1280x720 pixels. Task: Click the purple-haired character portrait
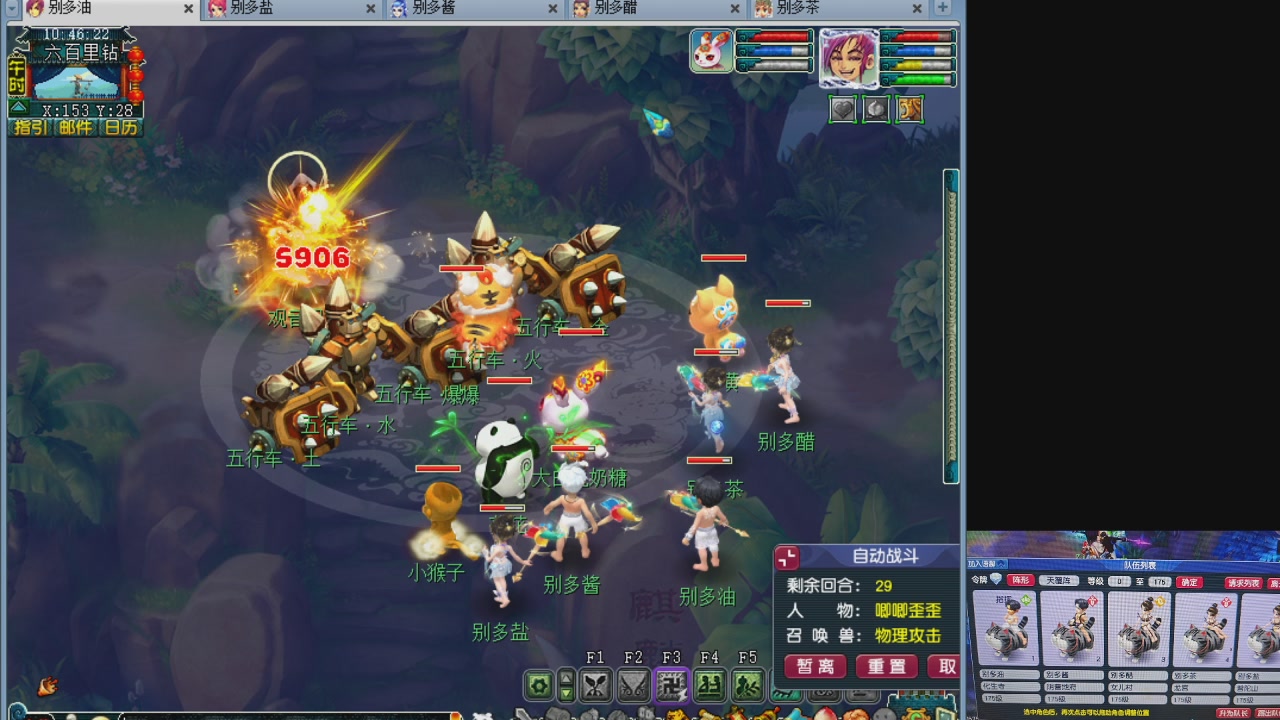pyautogui.click(x=849, y=60)
